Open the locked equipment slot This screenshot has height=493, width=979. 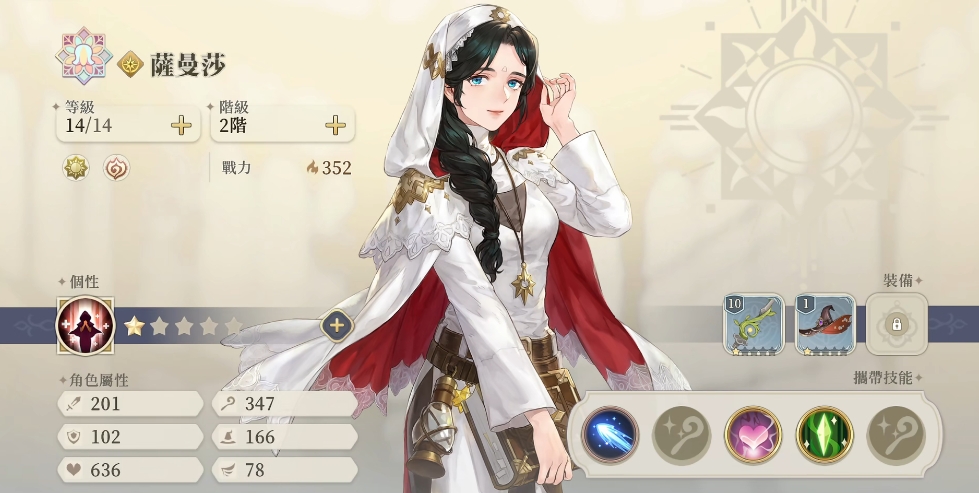click(x=896, y=324)
